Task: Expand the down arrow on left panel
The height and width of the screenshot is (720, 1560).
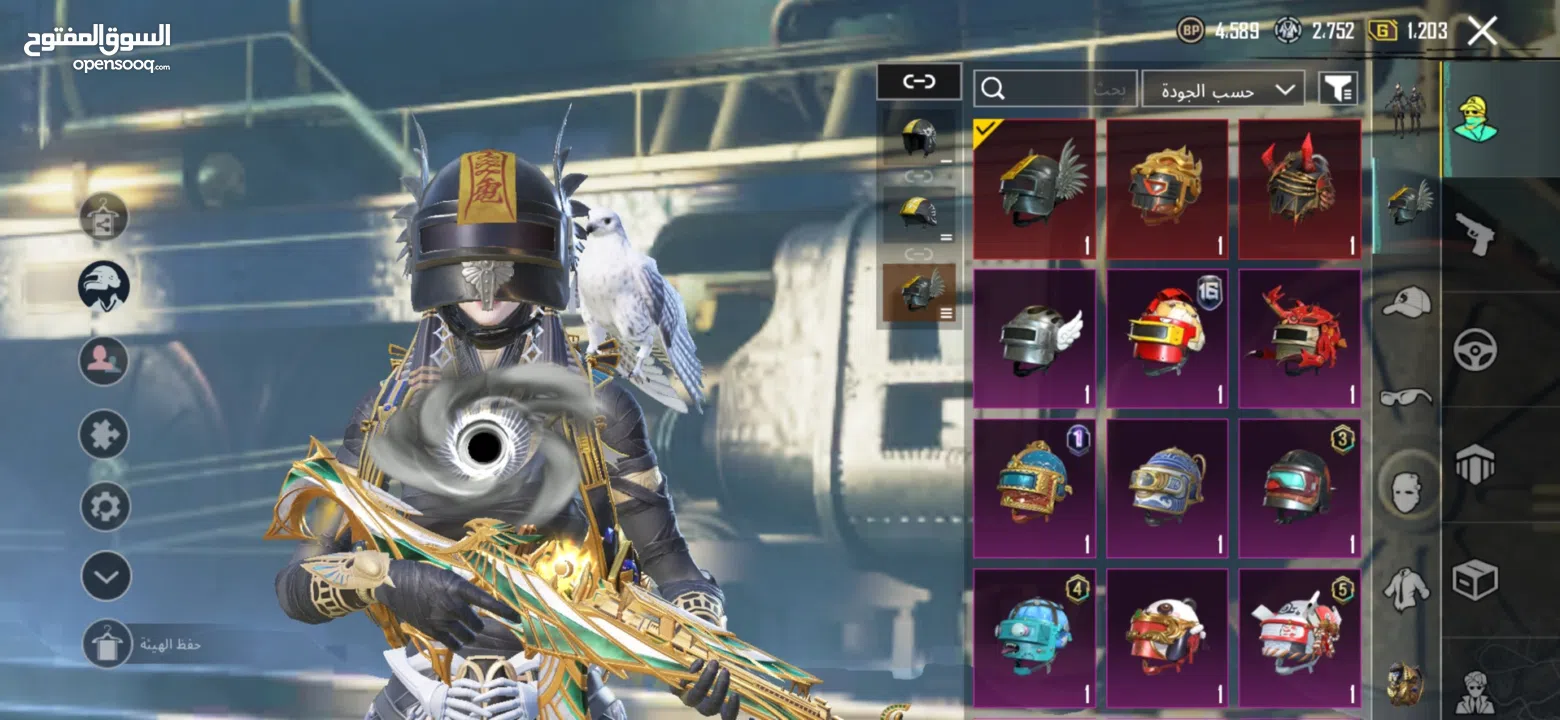Action: tap(106, 576)
